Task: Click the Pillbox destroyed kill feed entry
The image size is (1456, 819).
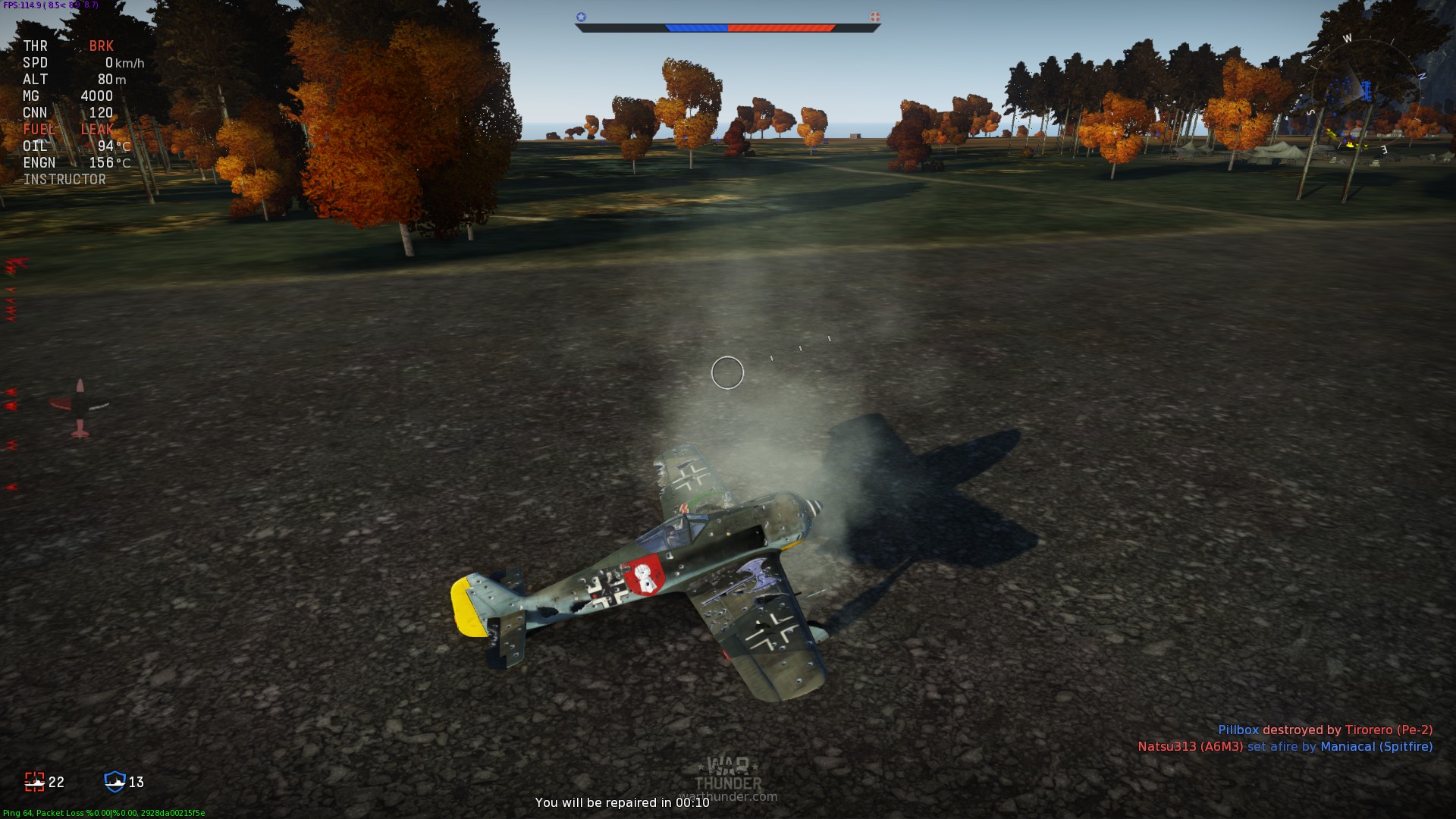Action: (x=1325, y=730)
